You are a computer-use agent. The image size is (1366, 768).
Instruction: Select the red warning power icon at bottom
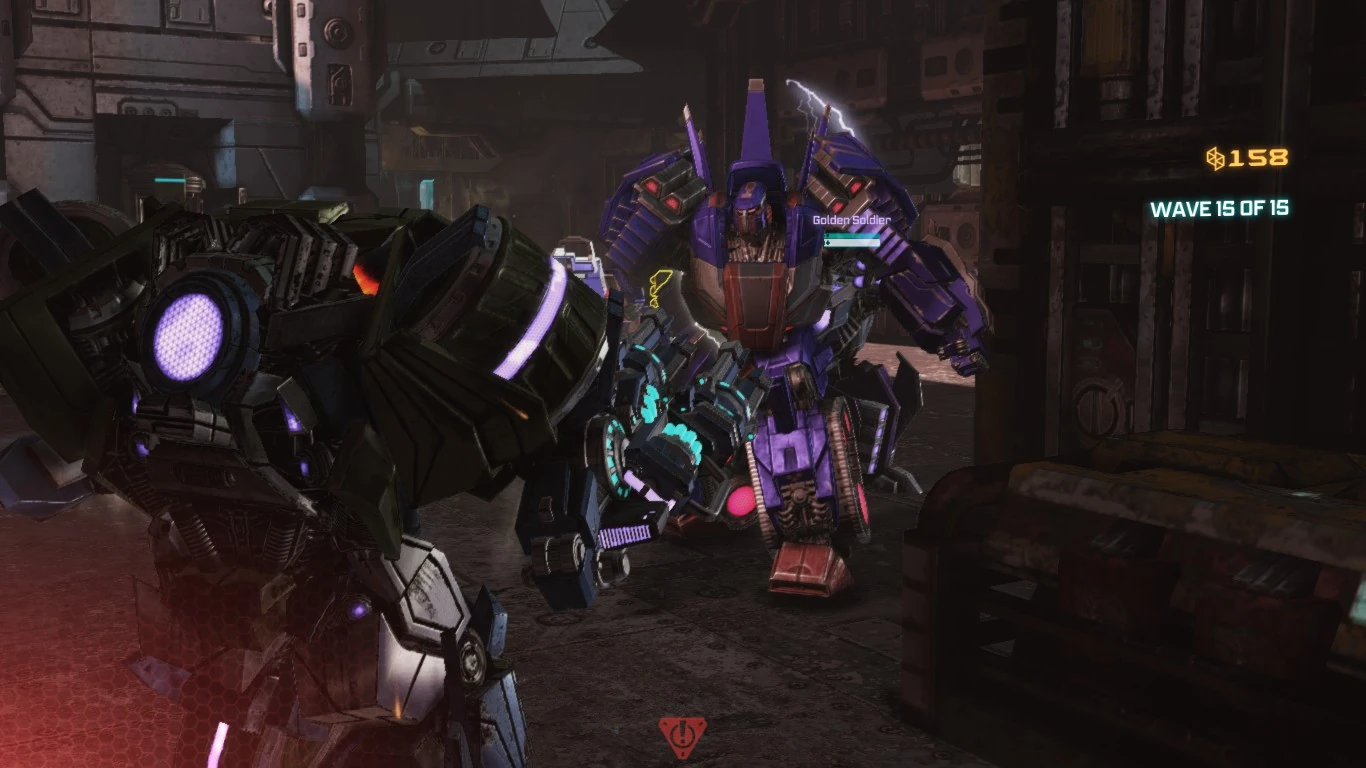684,738
